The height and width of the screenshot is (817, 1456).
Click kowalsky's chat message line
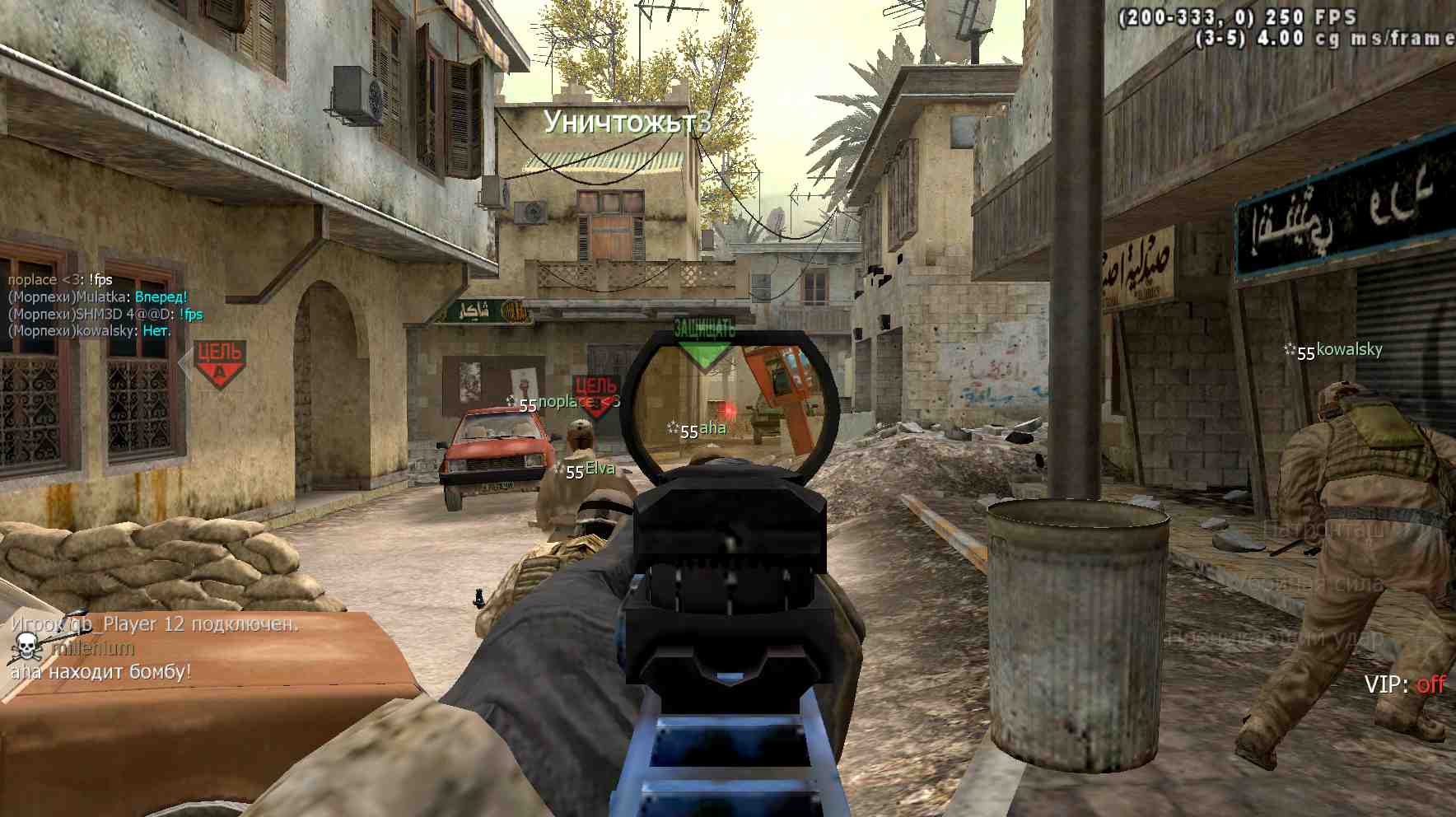tap(90, 330)
